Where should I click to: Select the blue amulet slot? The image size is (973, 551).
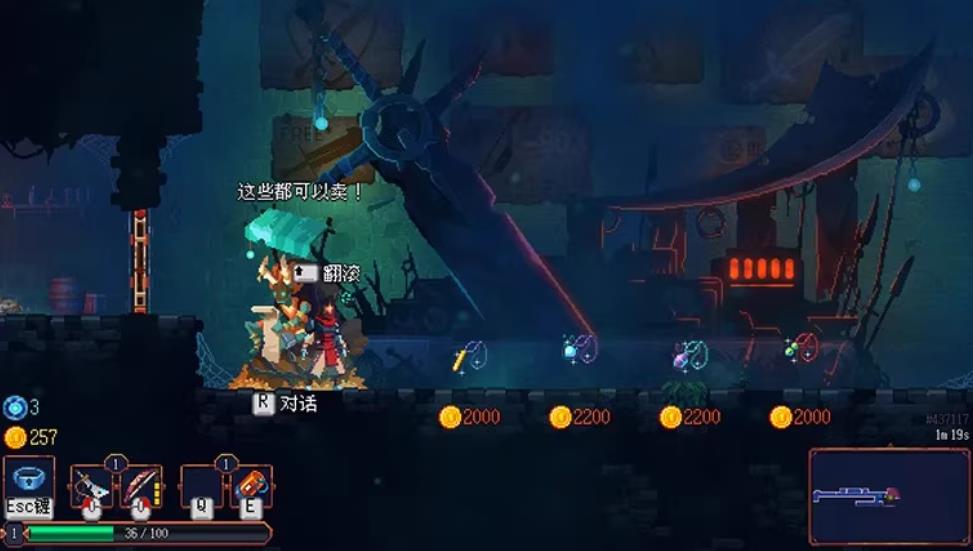tap(28, 479)
